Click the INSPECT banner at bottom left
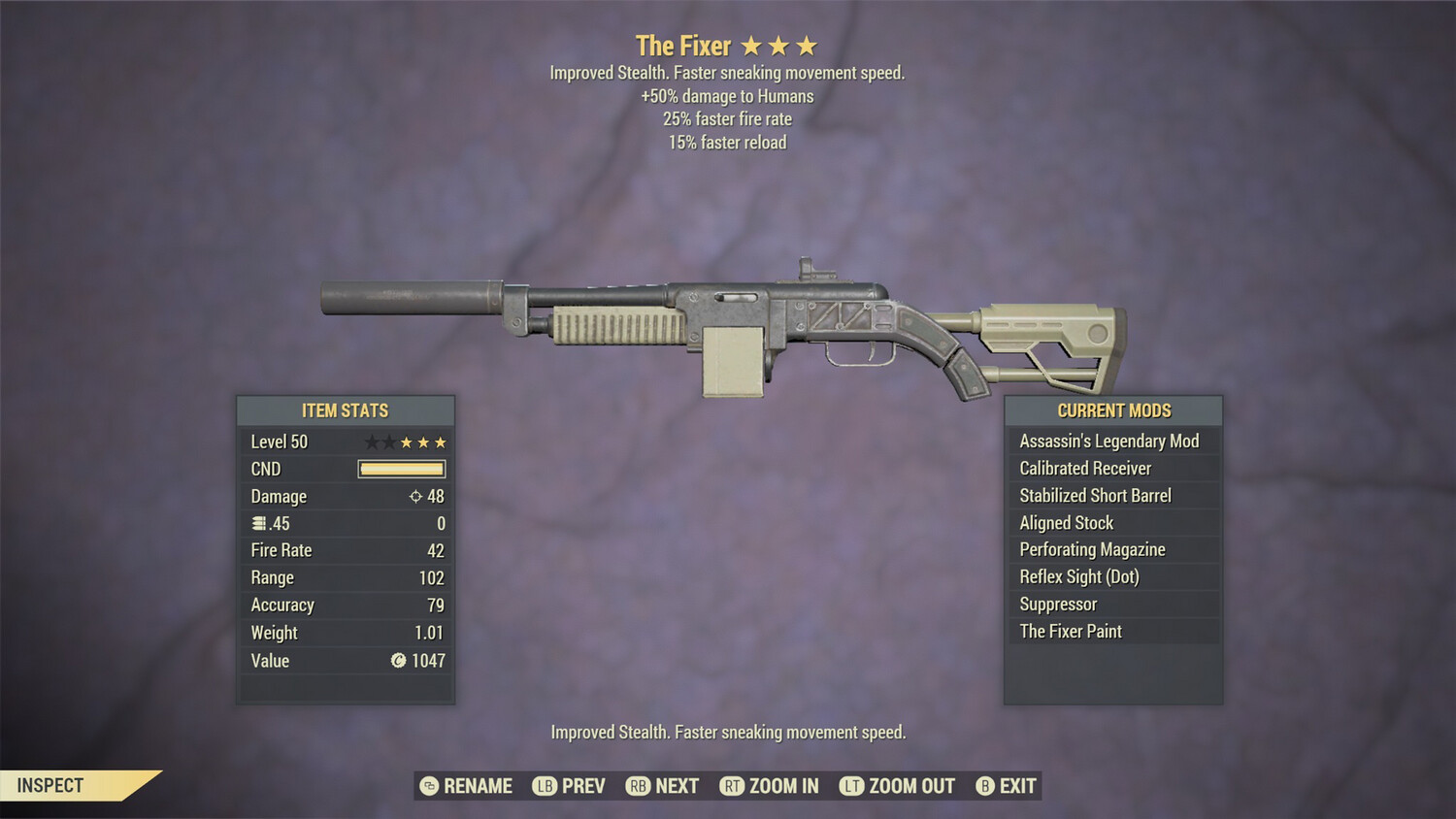 pyautogui.click(x=50, y=785)
